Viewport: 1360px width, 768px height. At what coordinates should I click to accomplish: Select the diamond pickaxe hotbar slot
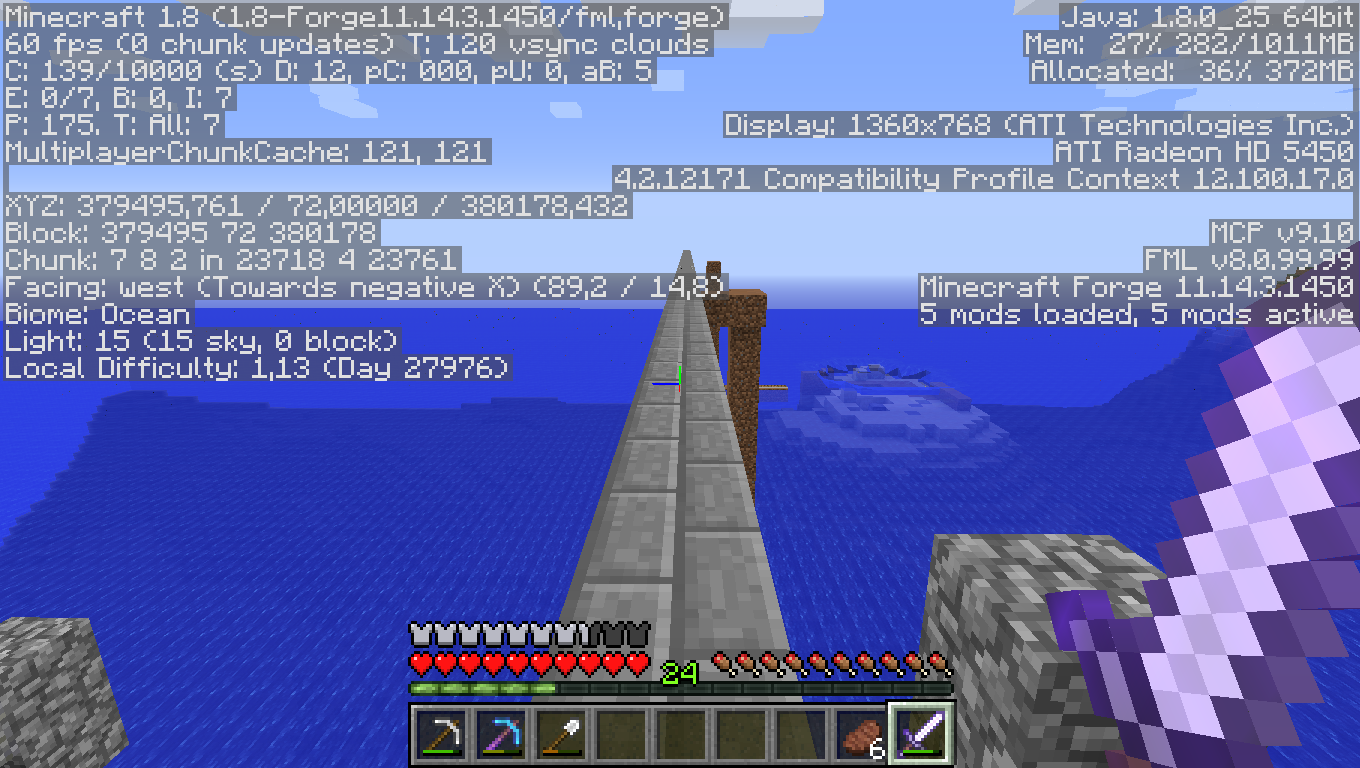501,735
